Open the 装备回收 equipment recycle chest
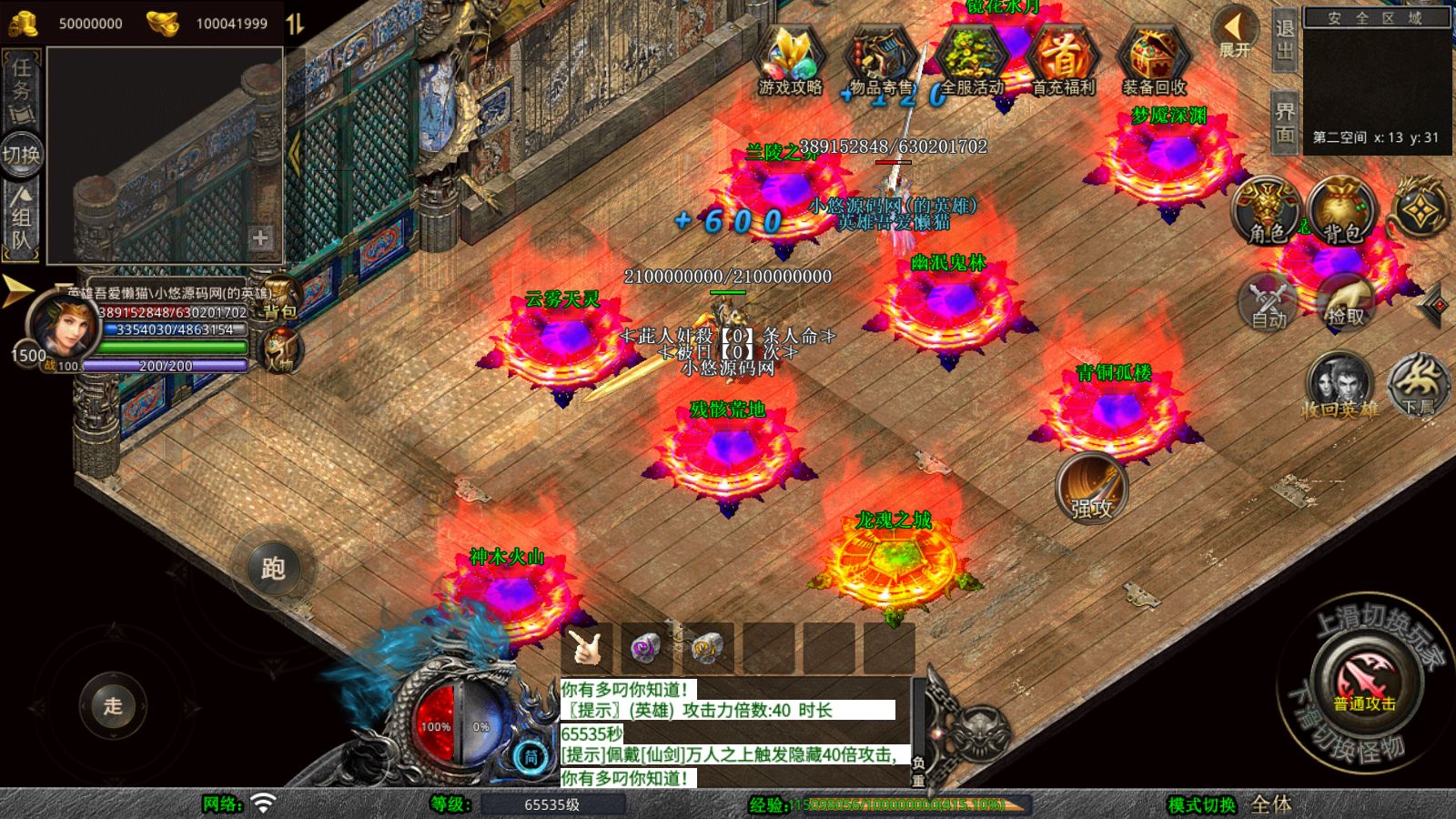Screen dimensions: 1456x819 [1153, 58]
